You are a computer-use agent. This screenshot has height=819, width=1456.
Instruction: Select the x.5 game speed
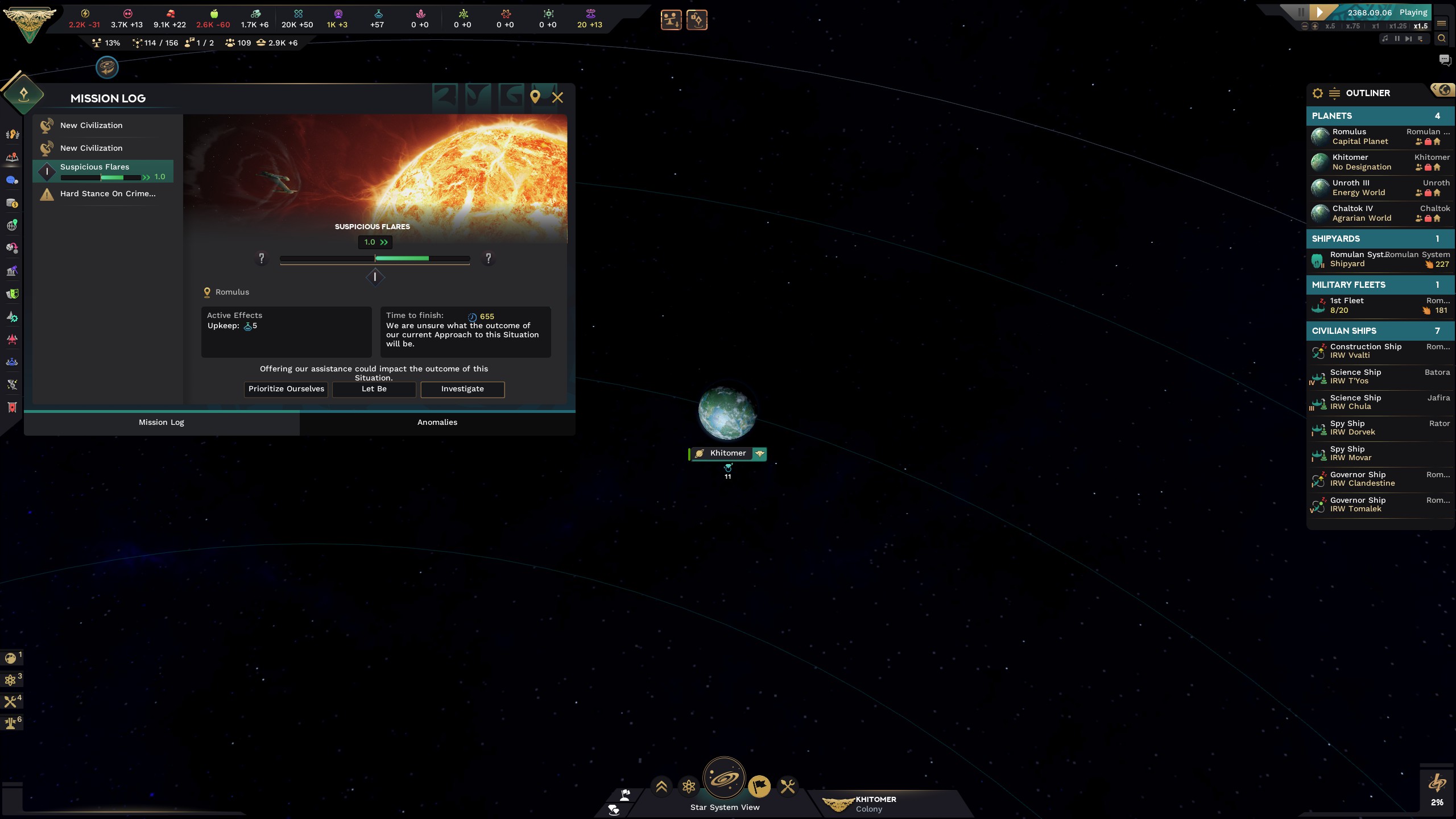coord(1330,27)
